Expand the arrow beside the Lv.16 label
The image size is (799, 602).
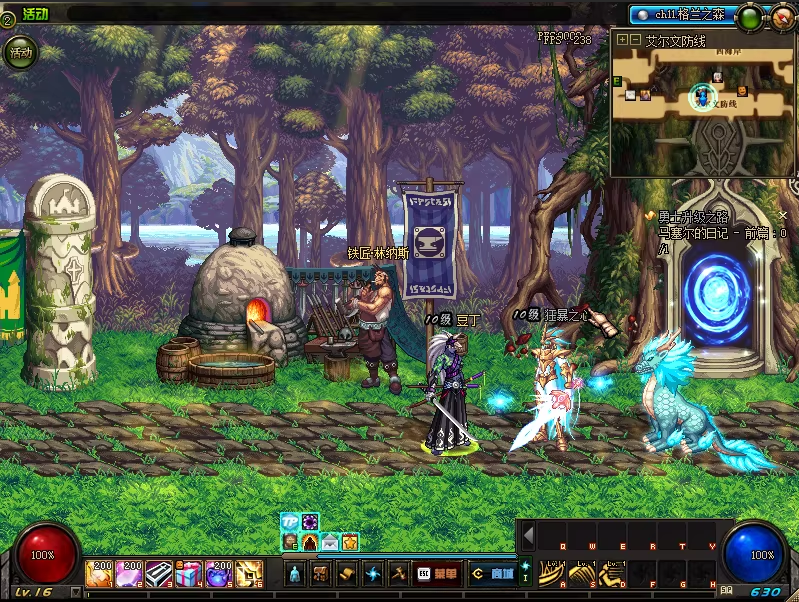[75, 591]
